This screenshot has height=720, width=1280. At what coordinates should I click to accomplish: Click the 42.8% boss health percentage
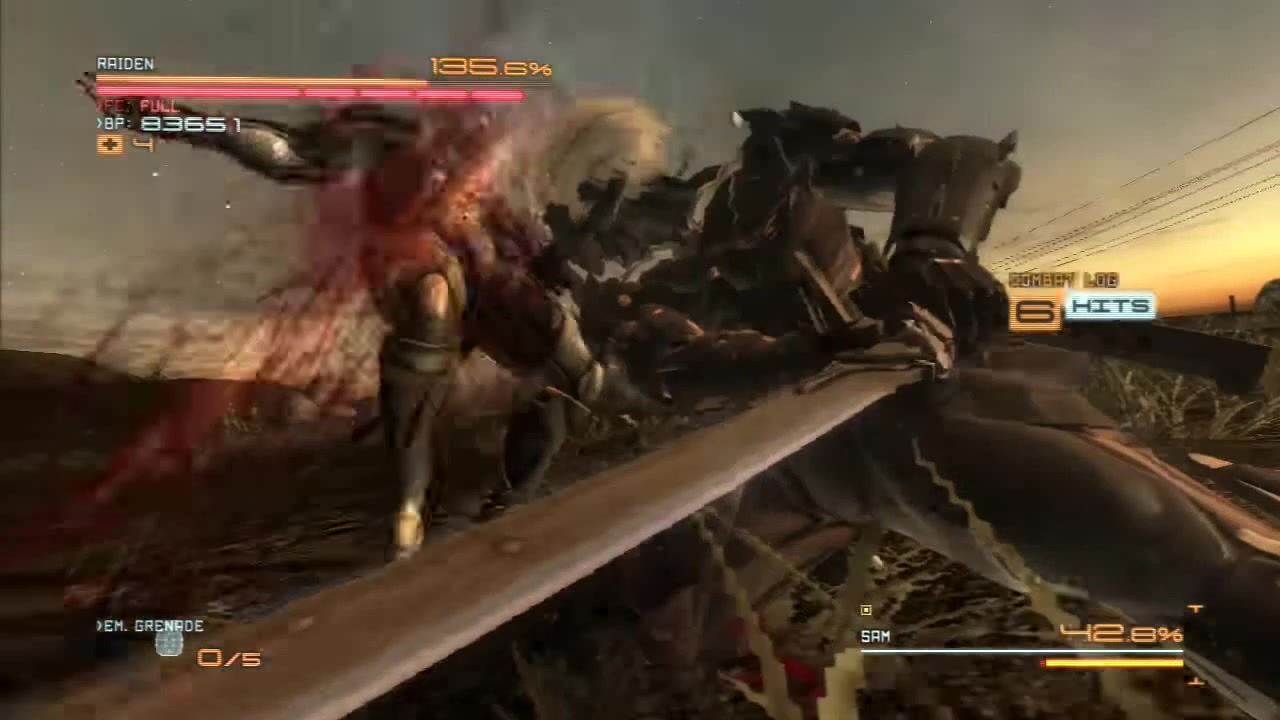tap(1118, 634)
